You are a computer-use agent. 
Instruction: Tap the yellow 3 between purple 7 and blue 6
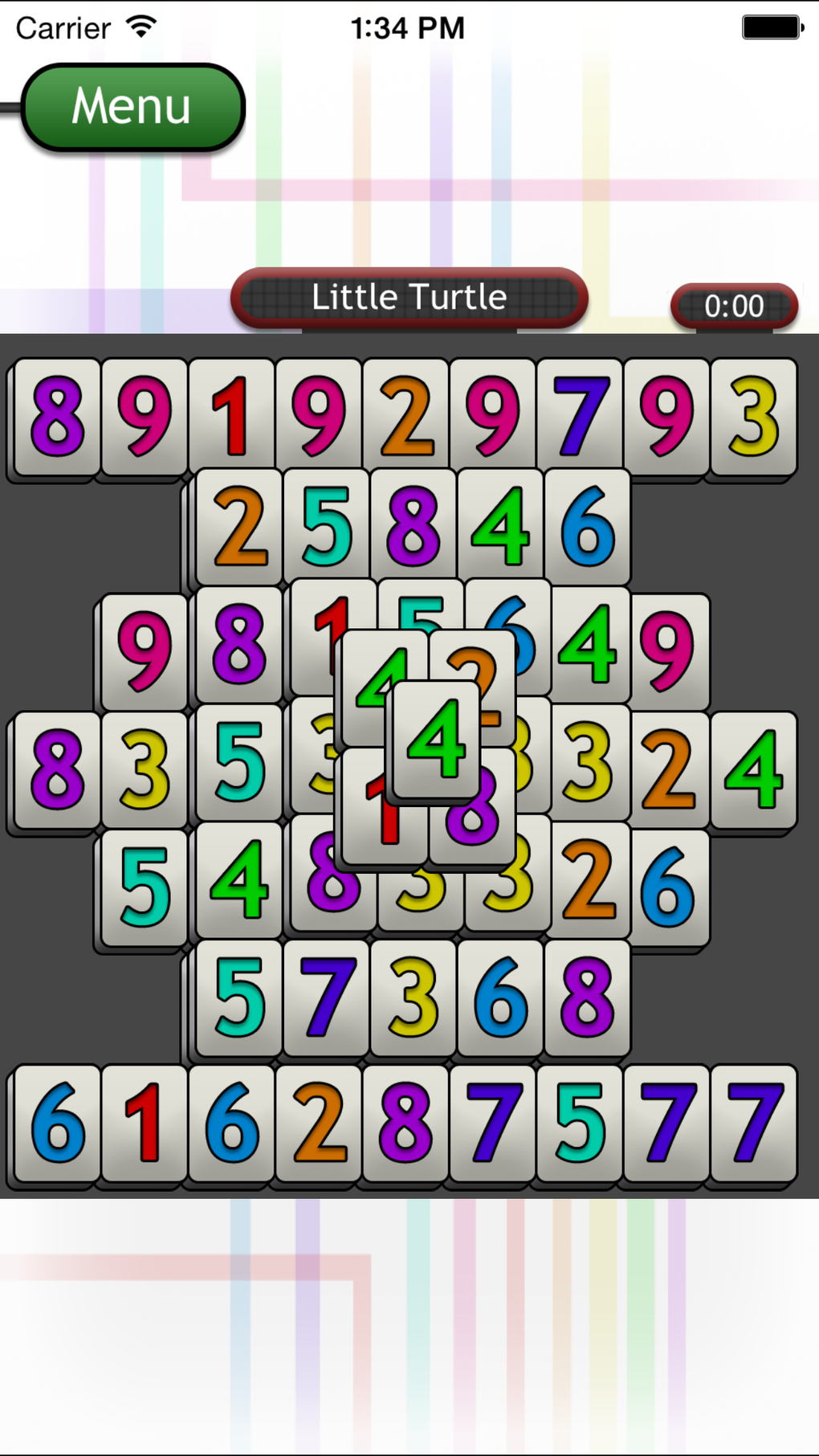click(x=413, y=997)
